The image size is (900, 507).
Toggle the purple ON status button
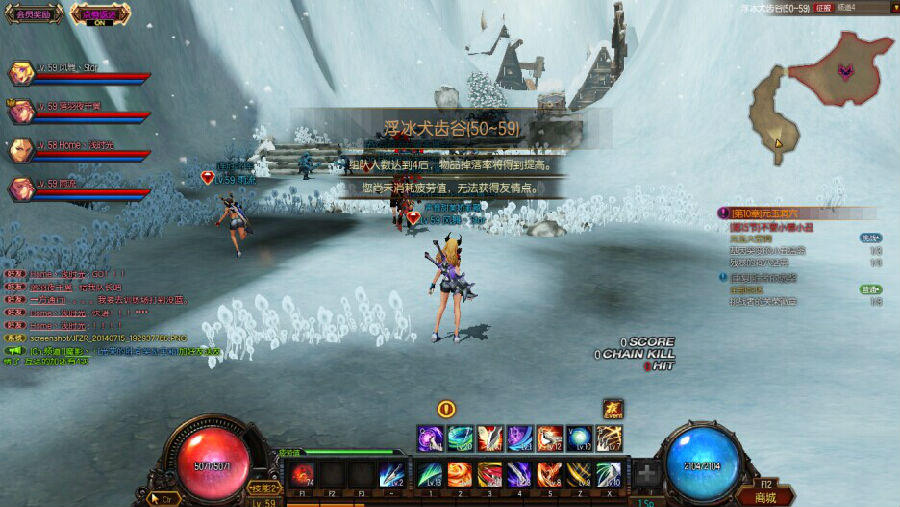99,15
